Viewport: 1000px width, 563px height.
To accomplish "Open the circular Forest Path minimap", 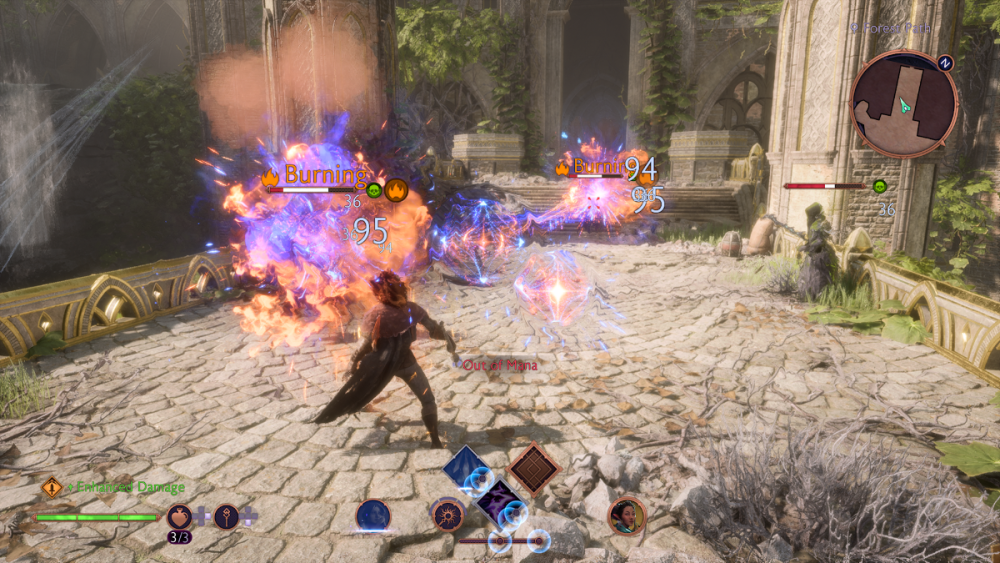I will (x=904, y=104).
